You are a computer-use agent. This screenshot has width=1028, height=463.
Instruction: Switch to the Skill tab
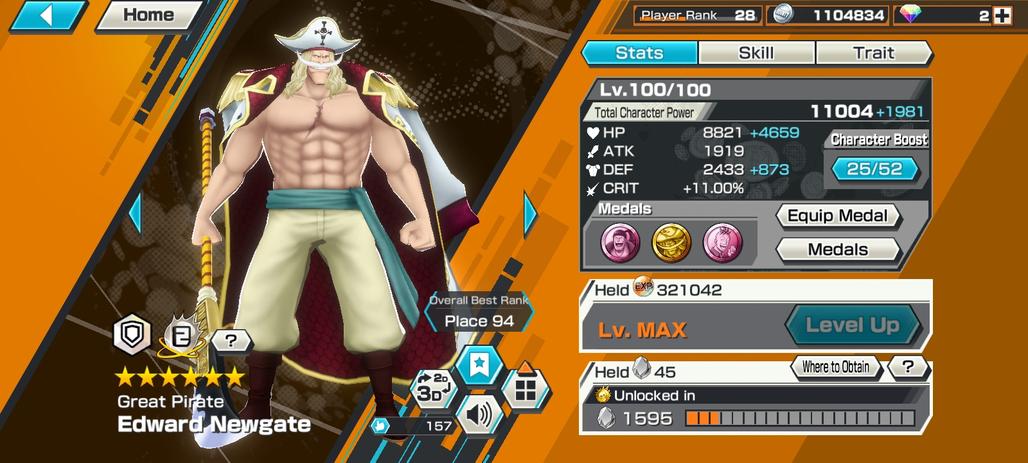point(756,53)
